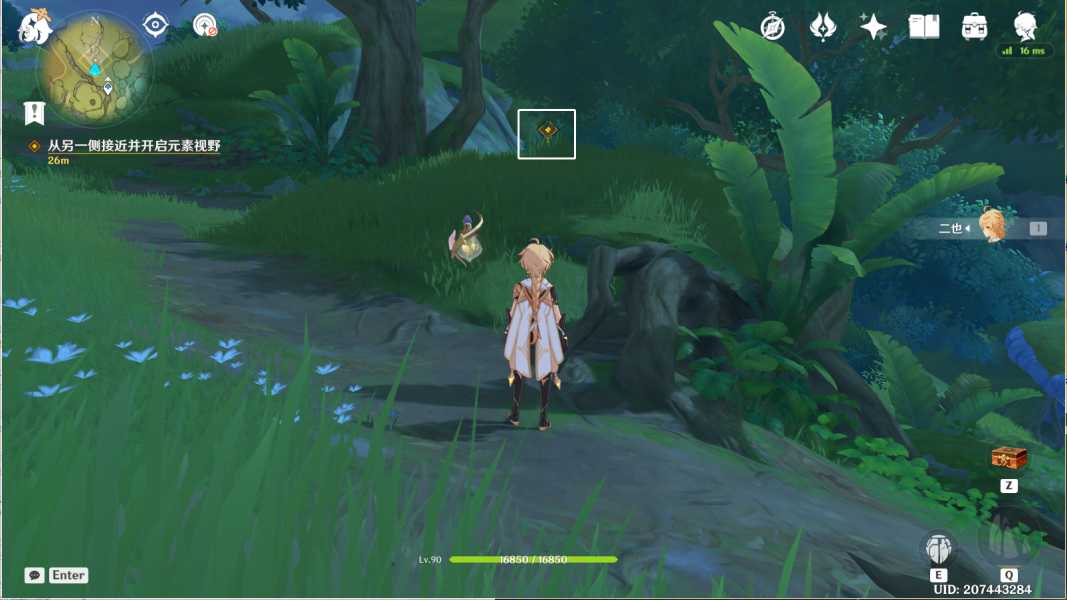Click the orange quest waypoint marker
The height and width of the screenshot is (600, 1067).
point(547,130)
